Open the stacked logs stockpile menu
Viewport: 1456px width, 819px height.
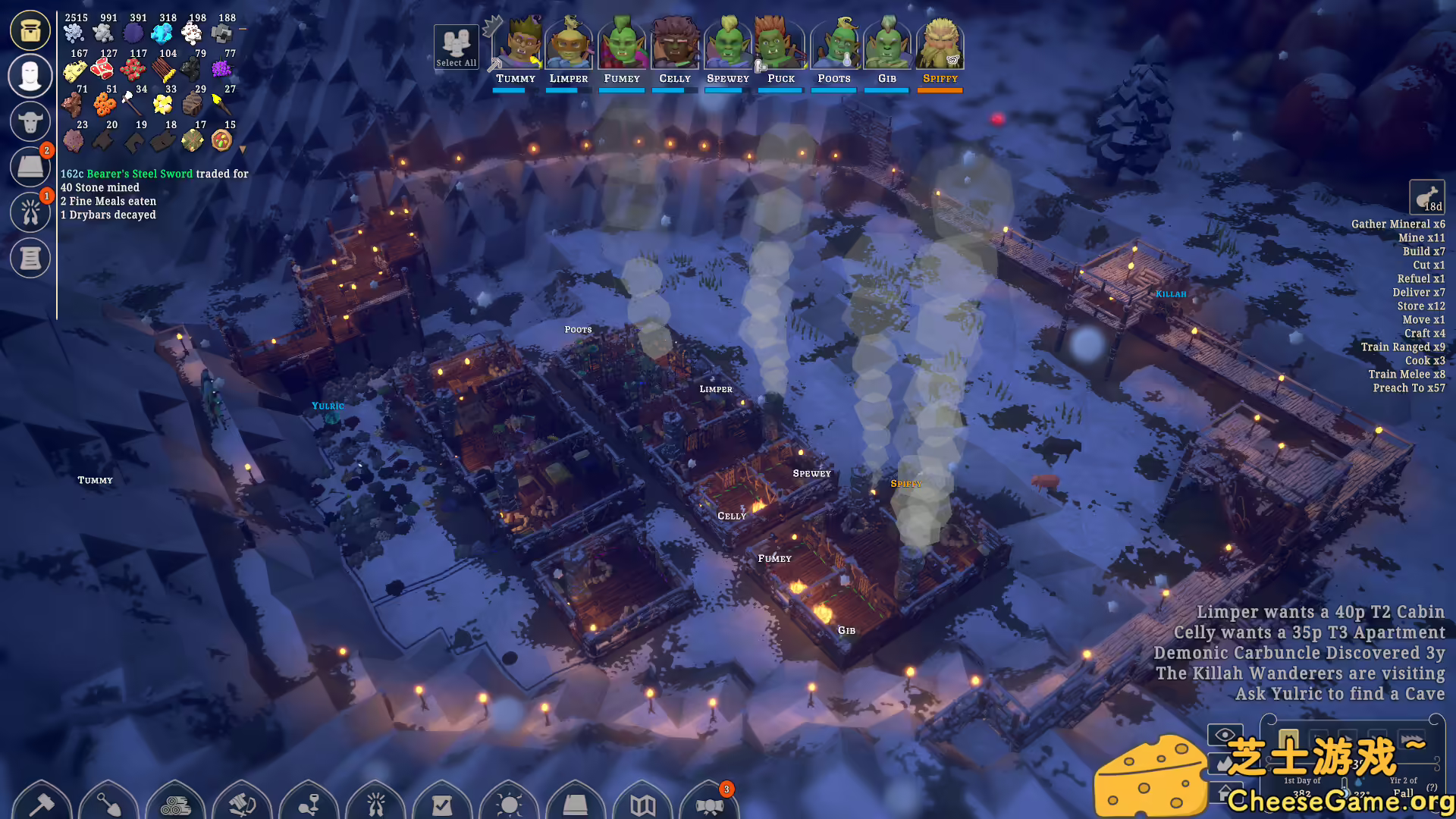click(x=175, y=802)
